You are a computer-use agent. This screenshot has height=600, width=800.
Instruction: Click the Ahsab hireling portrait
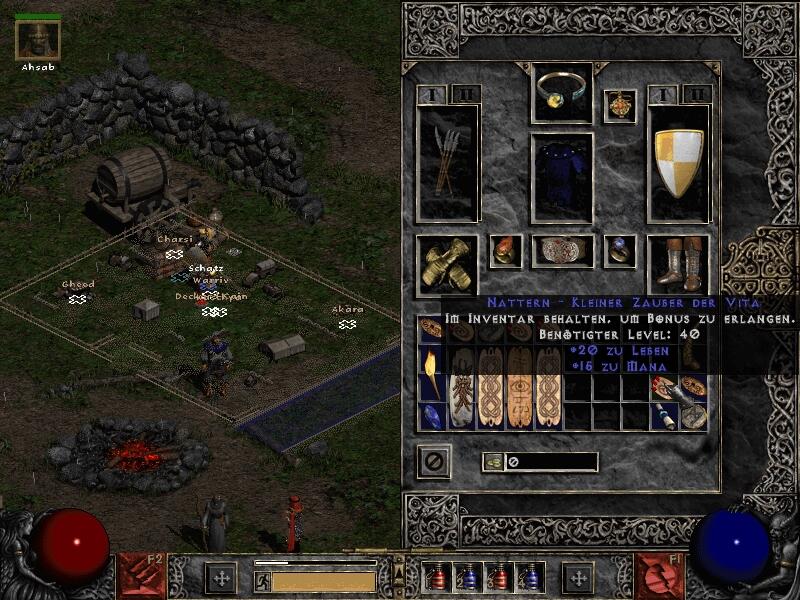click(x=38, y=40)
